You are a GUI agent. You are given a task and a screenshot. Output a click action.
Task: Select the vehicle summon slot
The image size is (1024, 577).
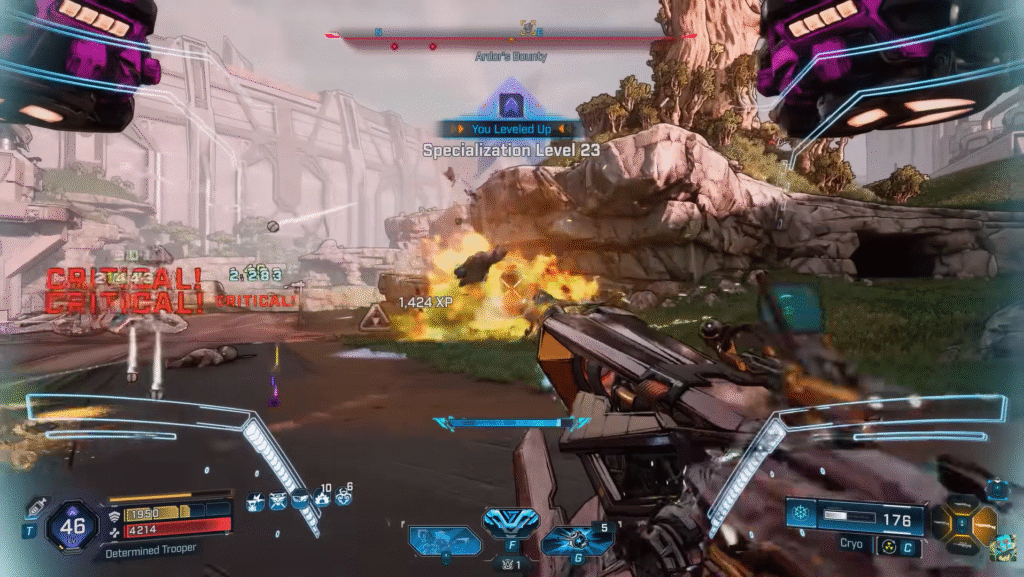tap(444, 540)
